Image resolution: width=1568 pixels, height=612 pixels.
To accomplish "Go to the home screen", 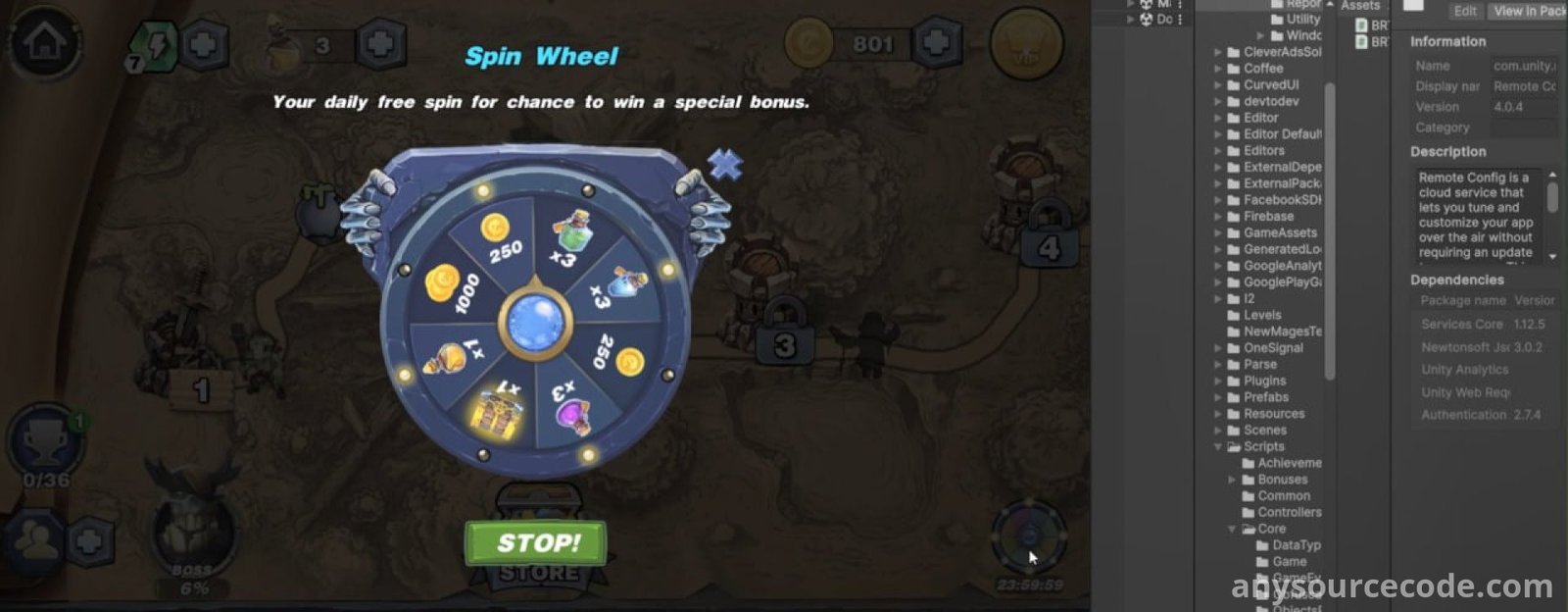I will click(45, 44).
